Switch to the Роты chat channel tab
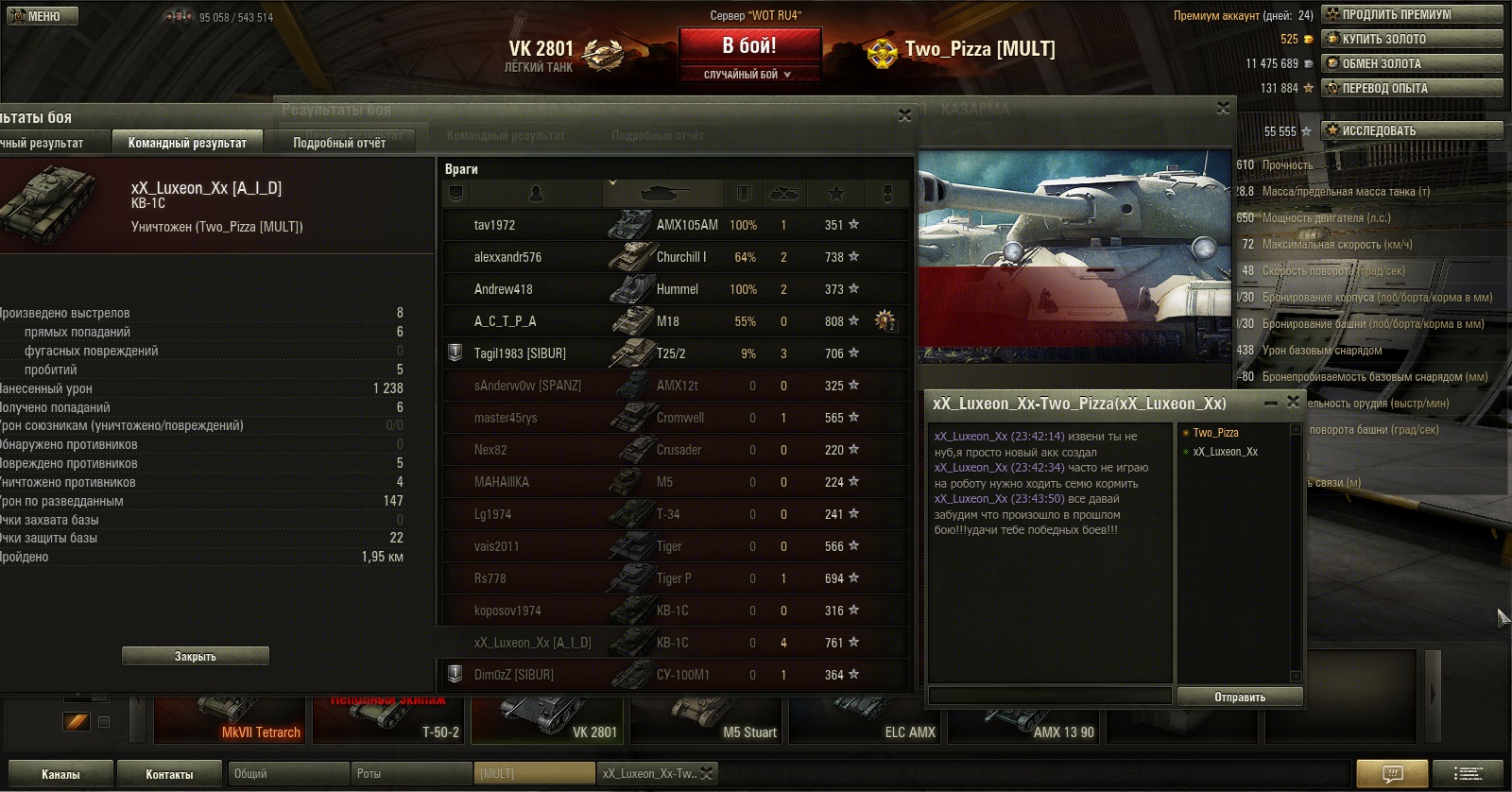Screen dimensions: 1512x792 pos(410,773)
